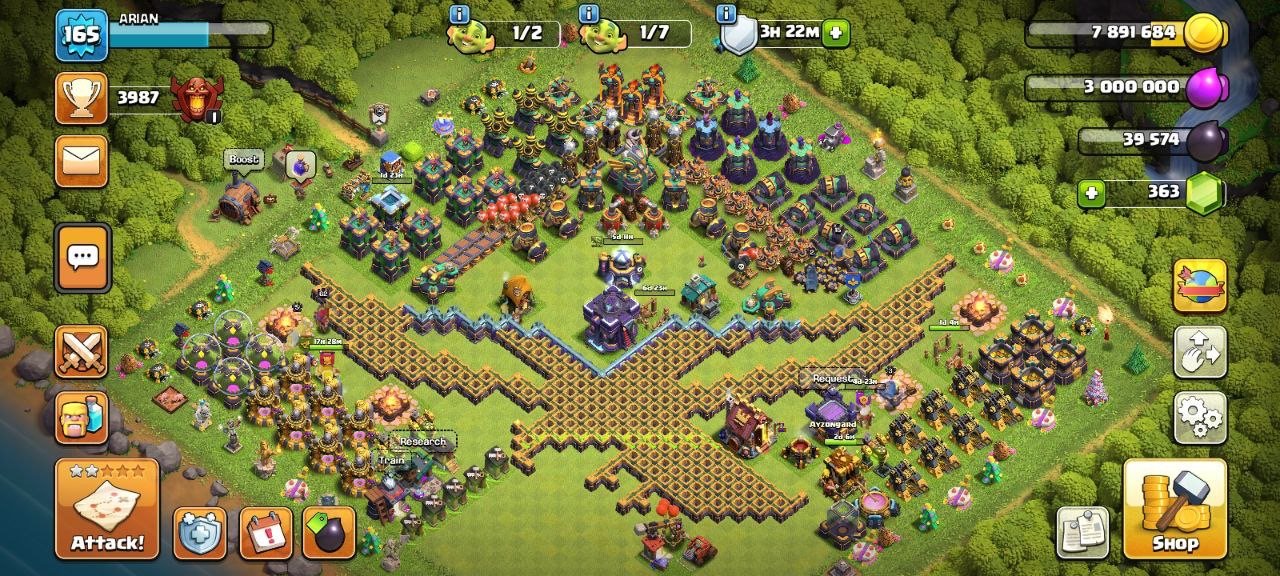Screen dimensions: 1280x576
Task: Open the green price tag bomb offer
Action: (328, 532)
